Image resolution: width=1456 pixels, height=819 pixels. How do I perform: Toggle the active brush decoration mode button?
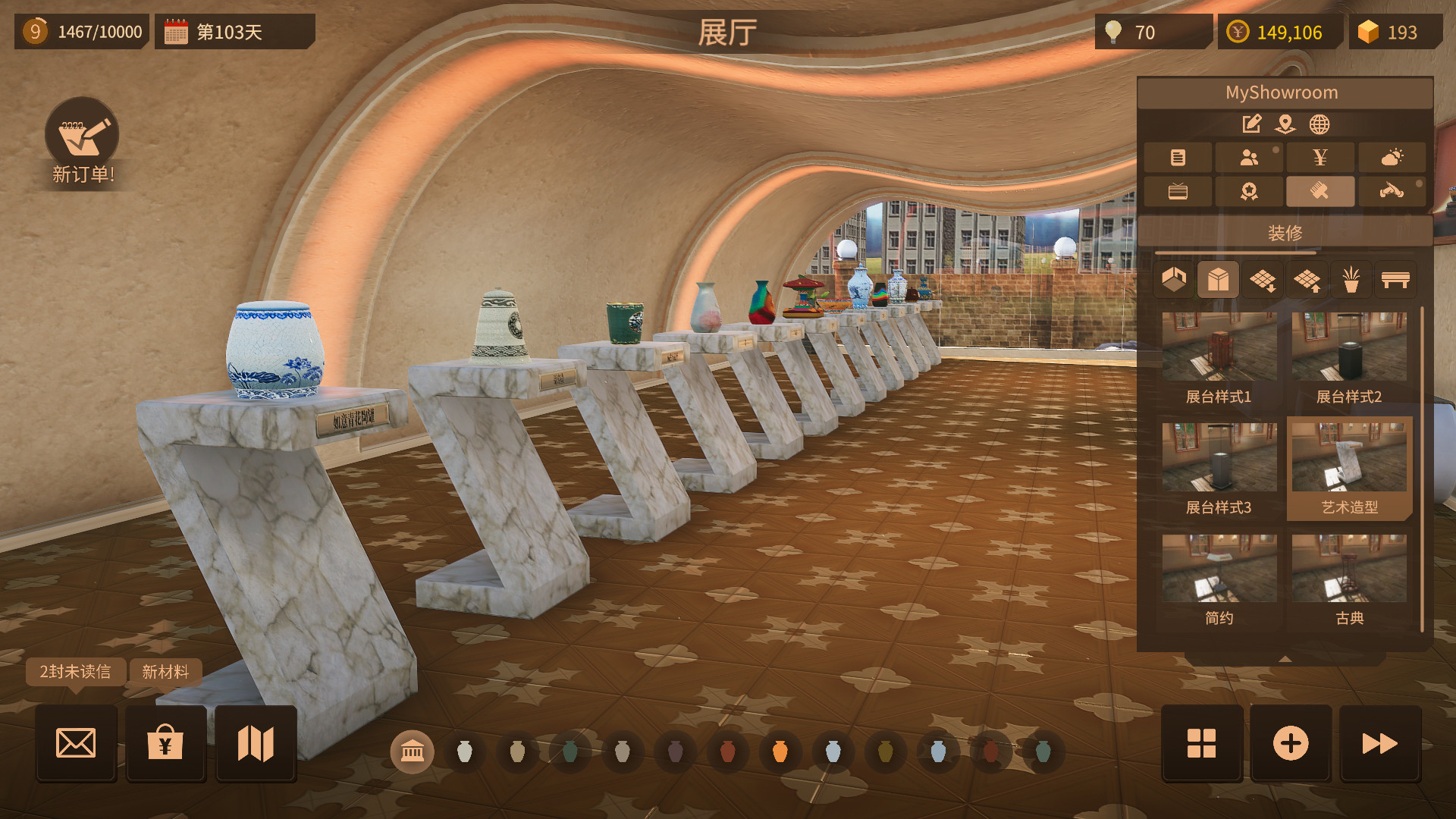pos(1319,191)
